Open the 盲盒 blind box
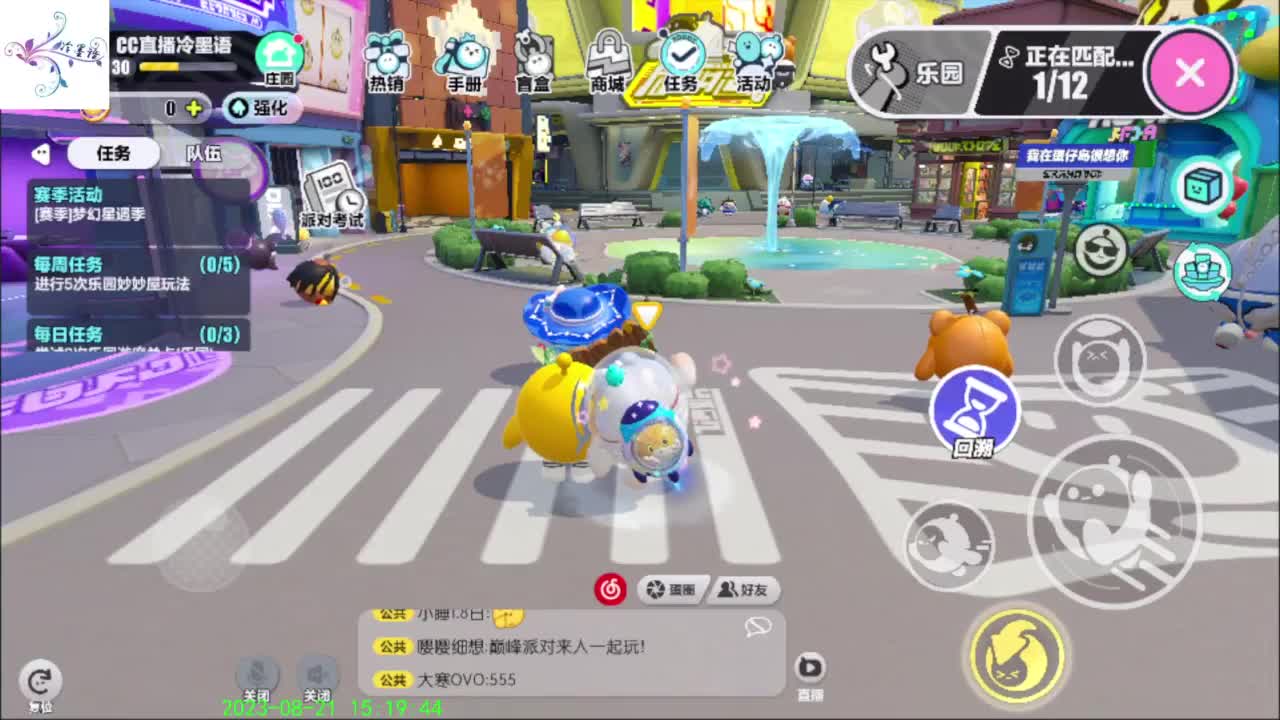Viewport: 1280px width, 720px height. click(x=532, y=60)
